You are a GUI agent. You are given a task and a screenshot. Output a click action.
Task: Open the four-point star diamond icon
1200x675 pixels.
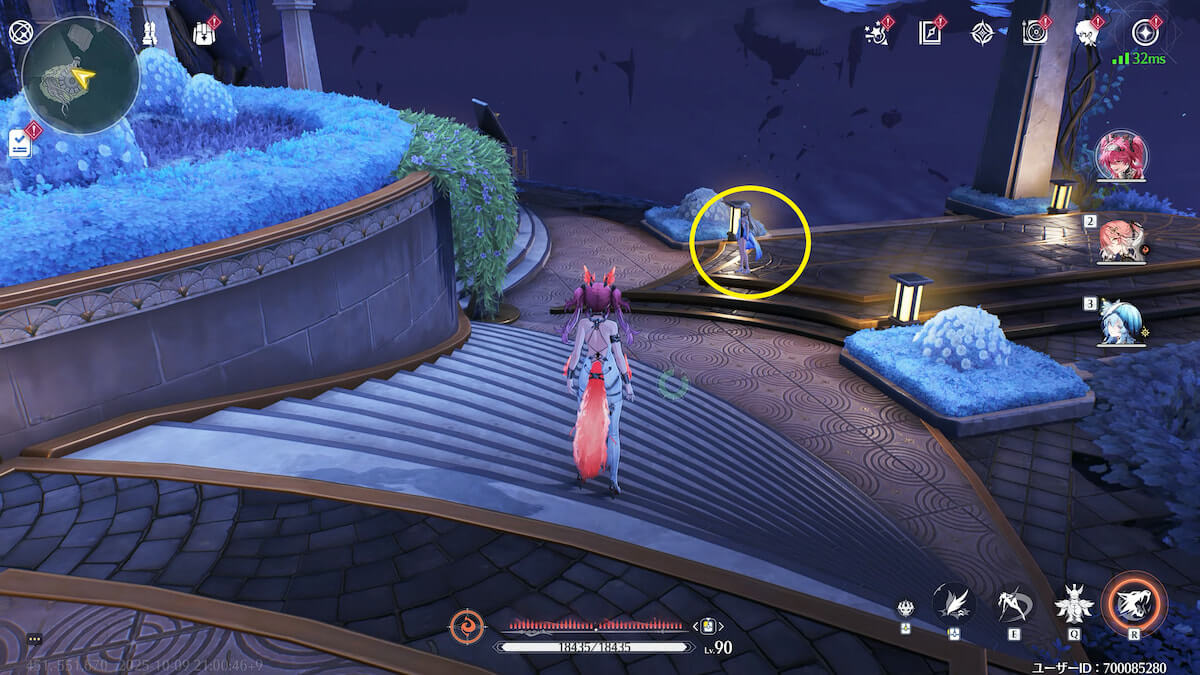pyautogui.click(x=982, y=33)
